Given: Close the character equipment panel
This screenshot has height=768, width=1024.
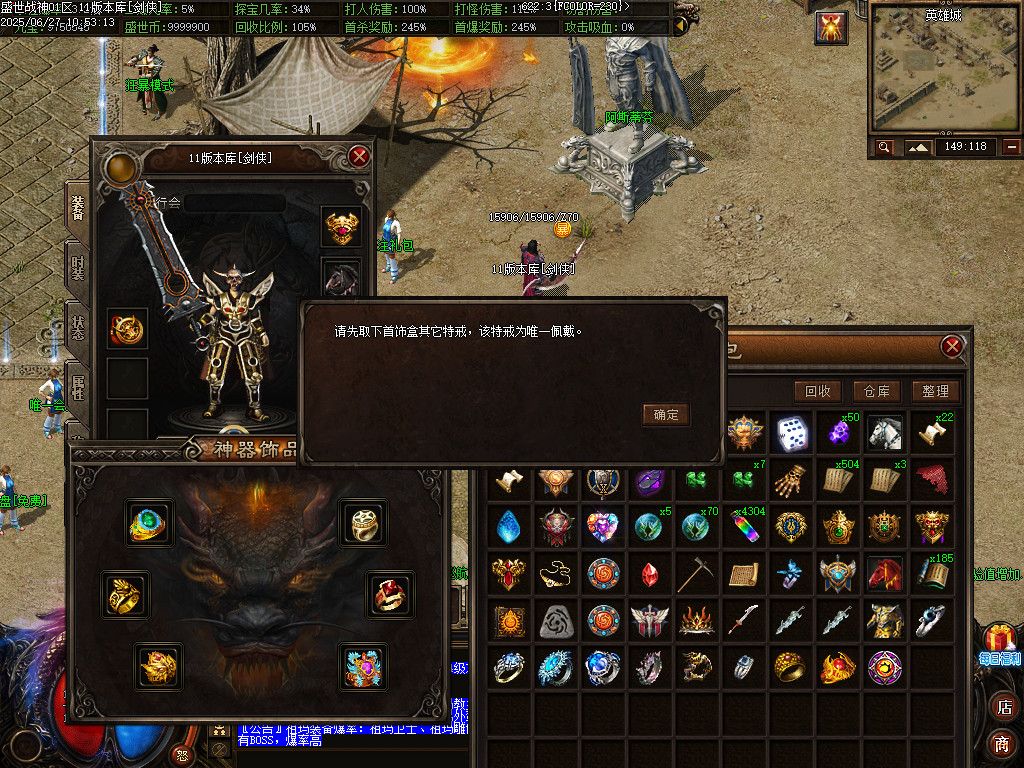Looking at the screenshot, I should point(359,157).
